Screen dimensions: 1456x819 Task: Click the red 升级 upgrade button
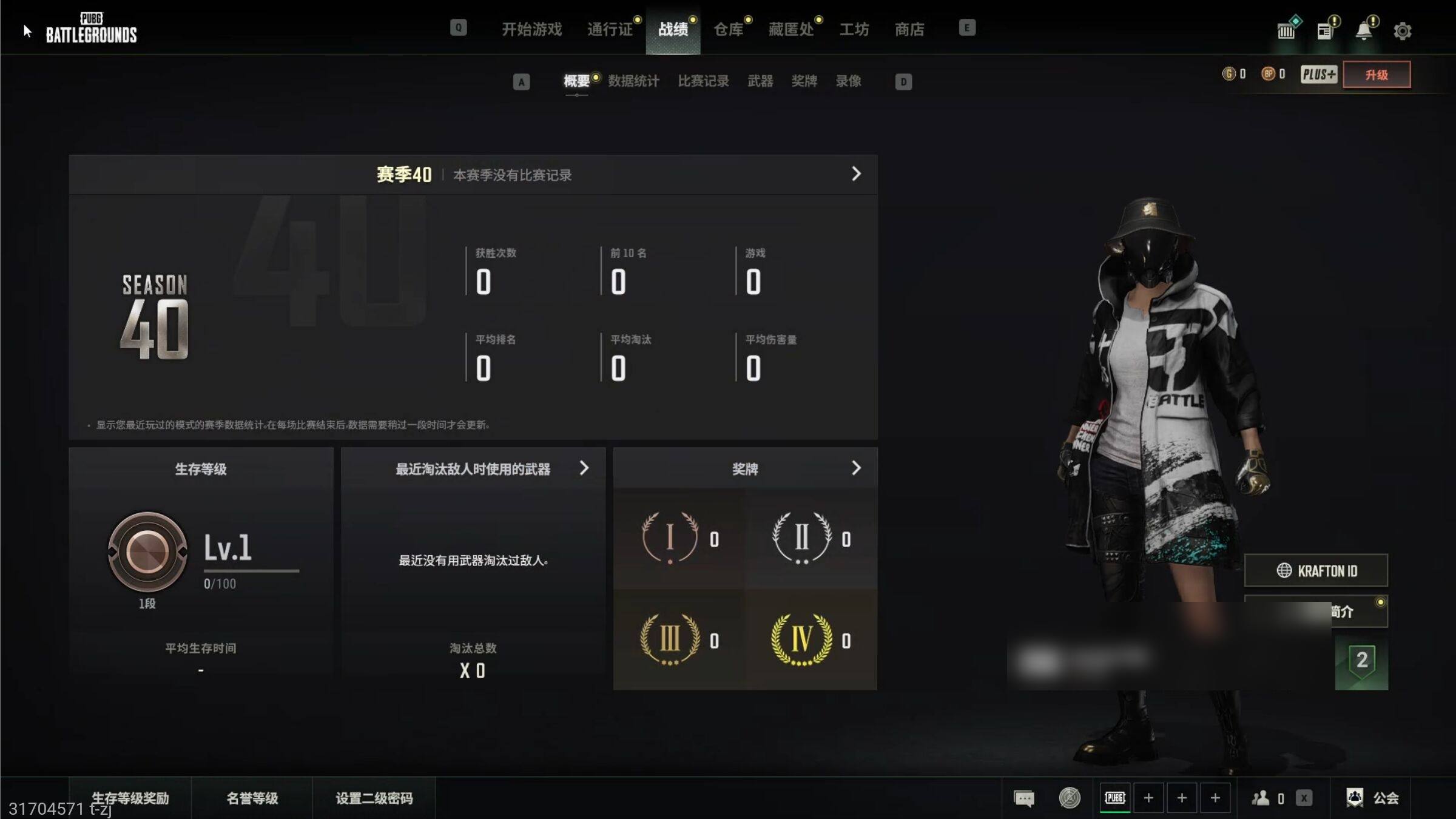(1377, 75)
